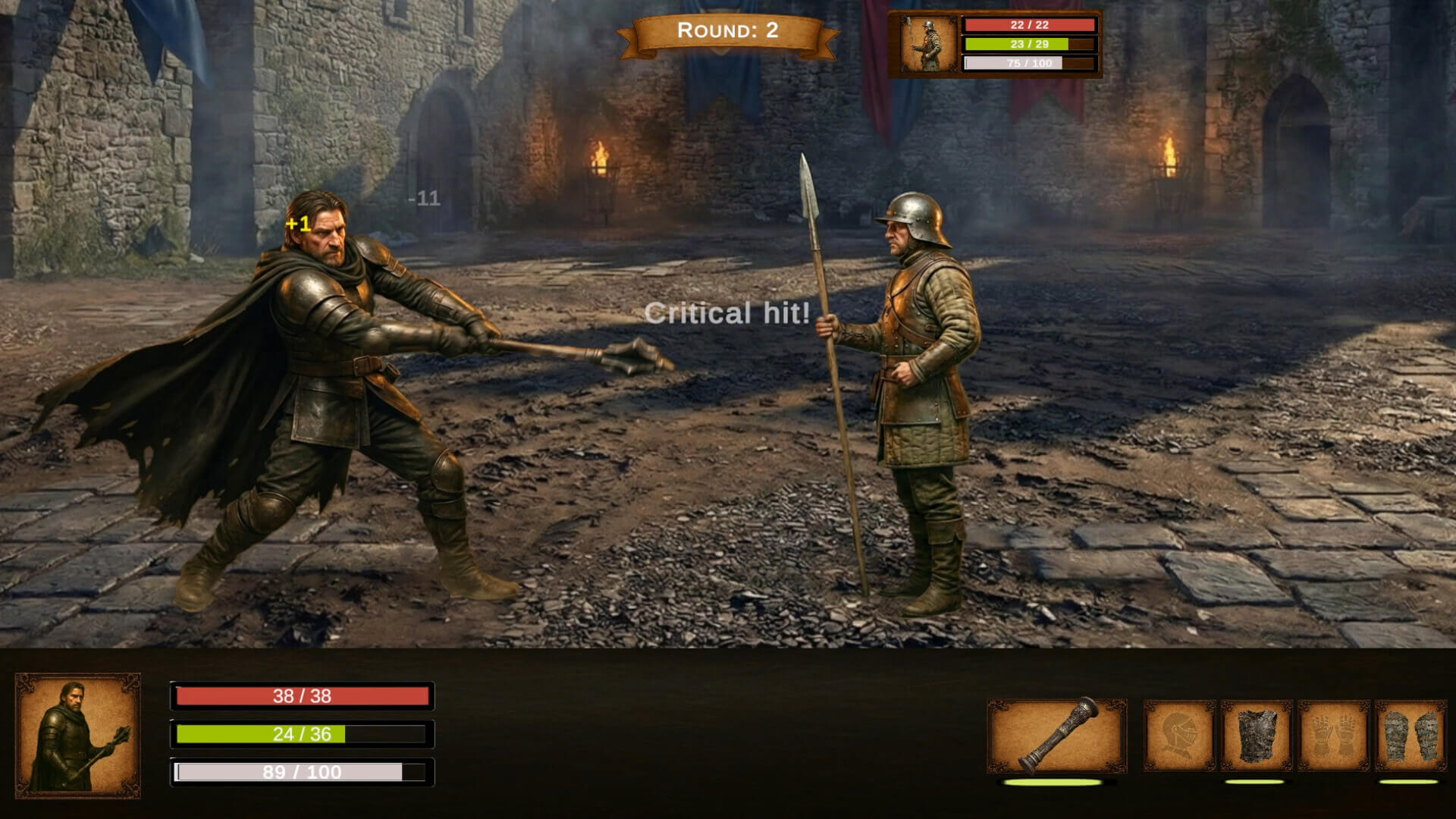Inspect the enemy spearman portrait

tap(927, 44)
